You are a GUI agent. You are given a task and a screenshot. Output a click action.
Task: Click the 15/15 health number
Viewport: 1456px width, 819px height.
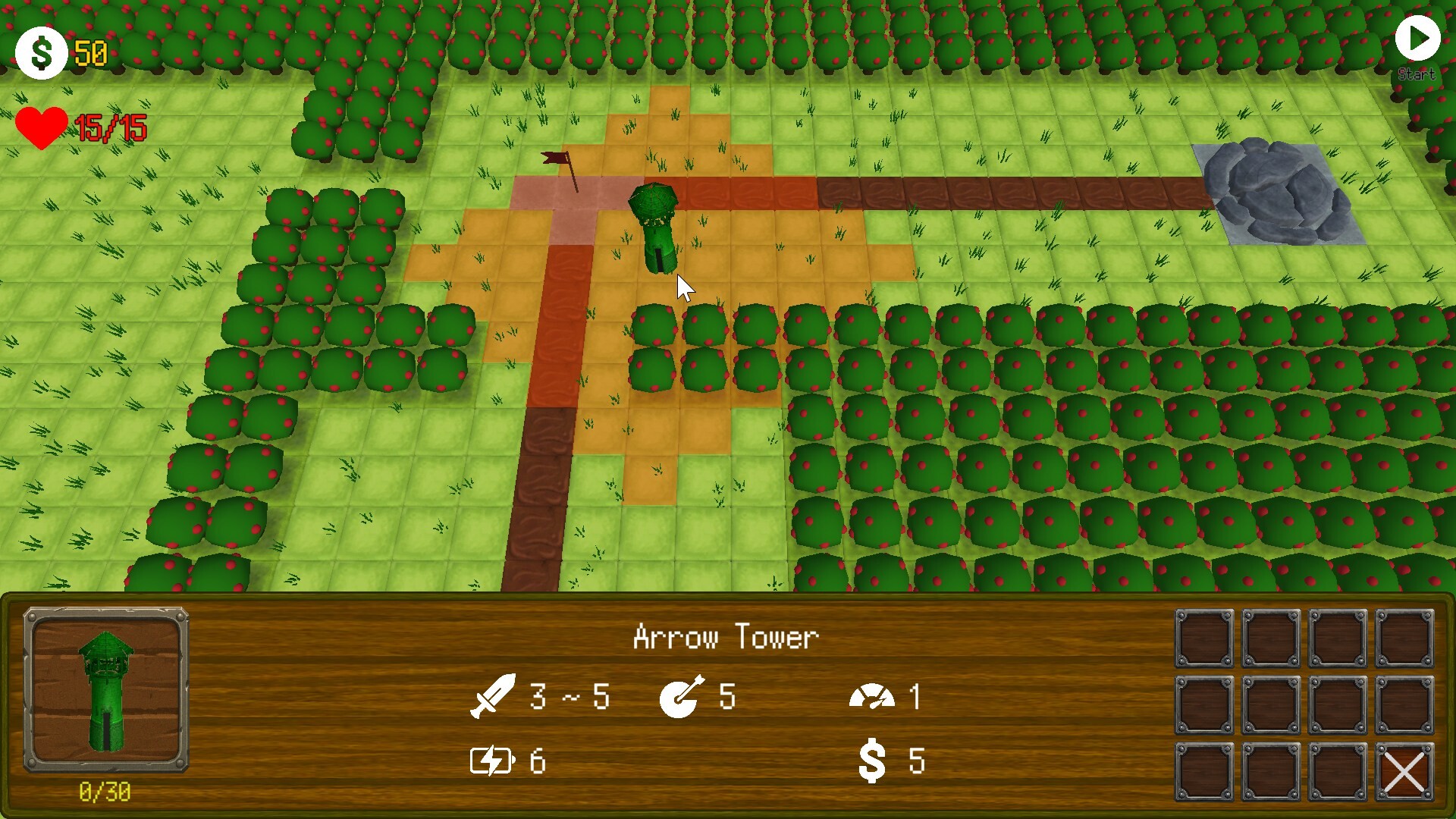coord(112,127)
